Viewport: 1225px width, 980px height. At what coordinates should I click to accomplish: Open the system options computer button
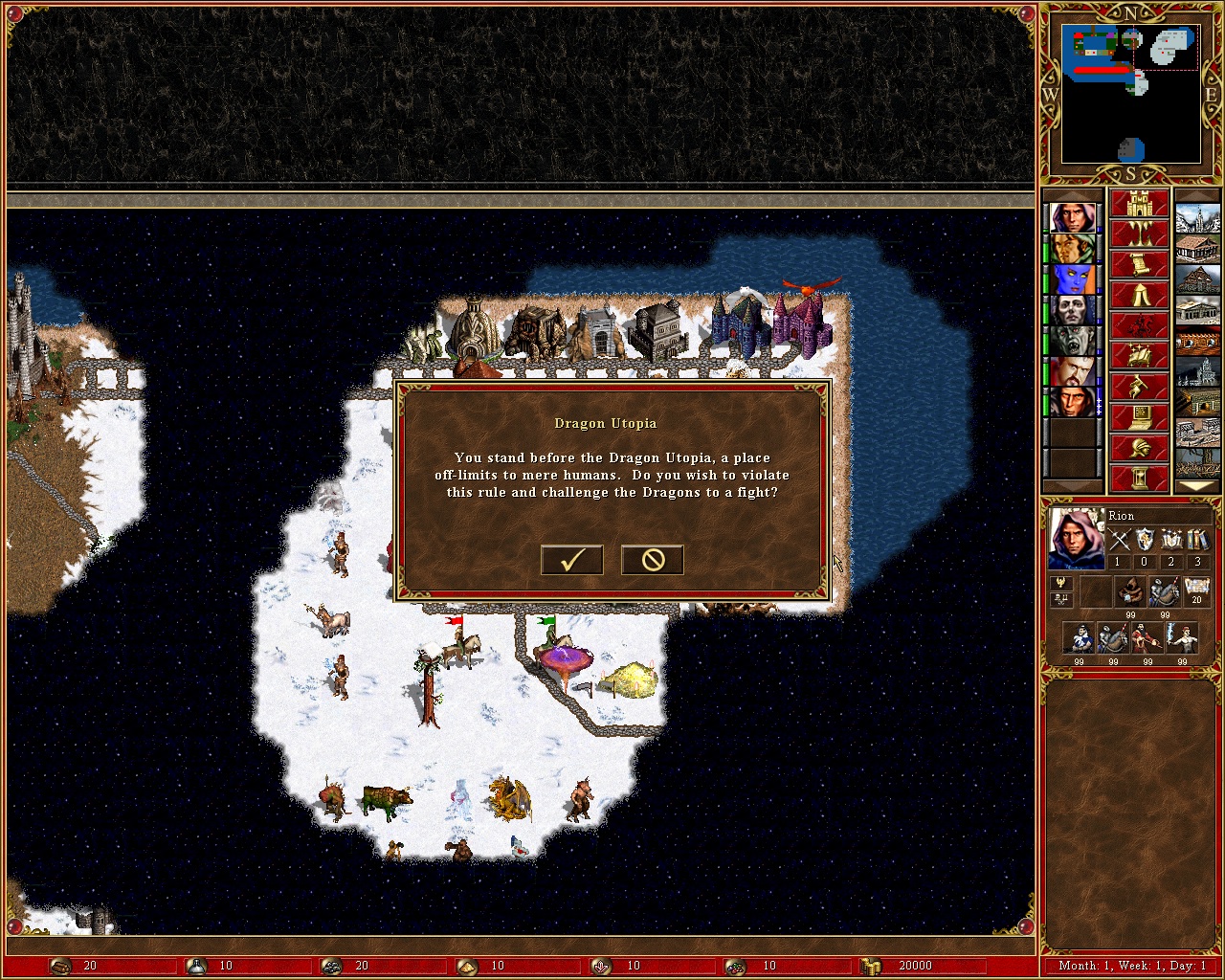[1139, 418]
